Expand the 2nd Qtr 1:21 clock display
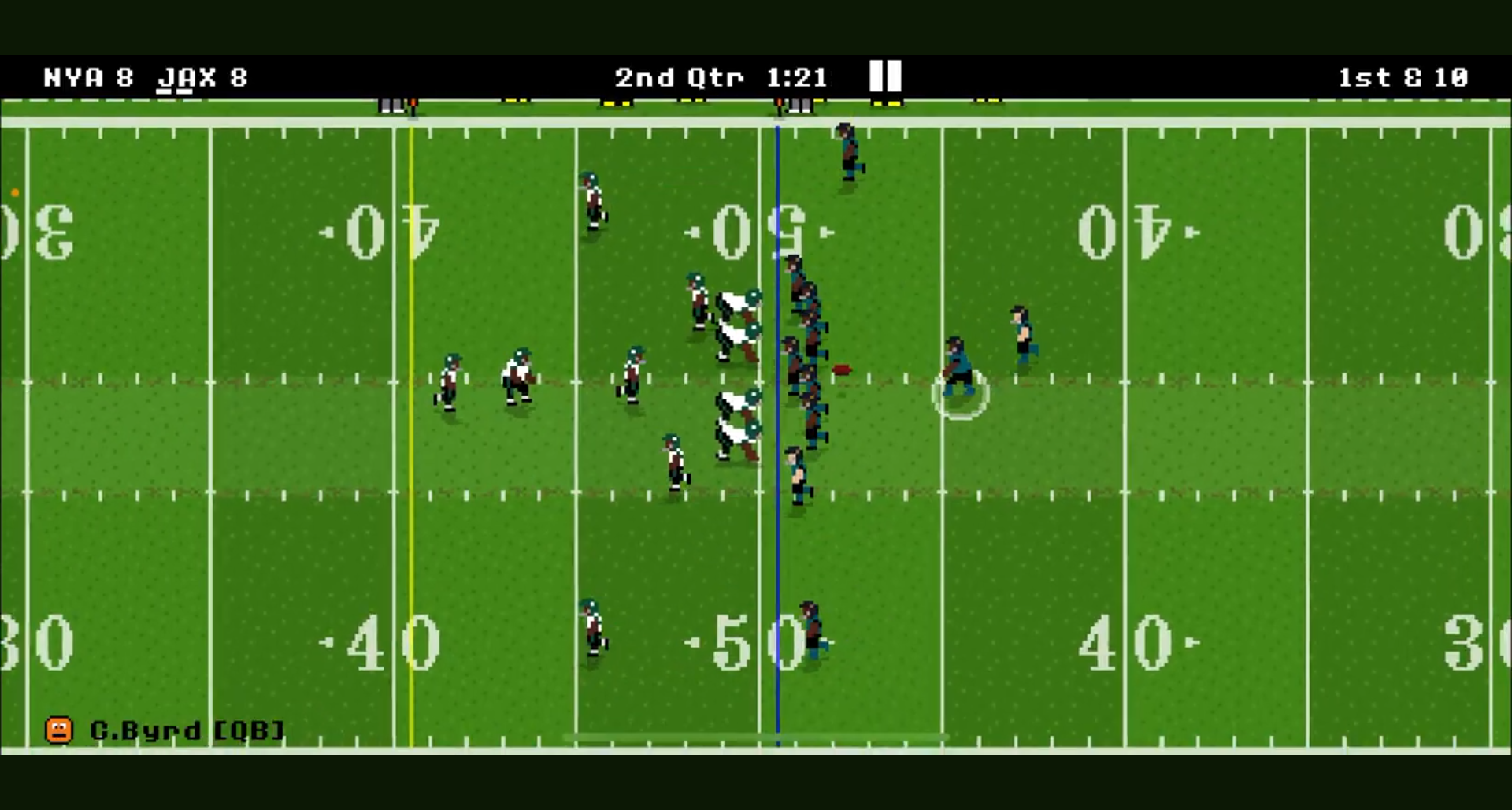1512x810 pixels. click(x=722, y=78)
